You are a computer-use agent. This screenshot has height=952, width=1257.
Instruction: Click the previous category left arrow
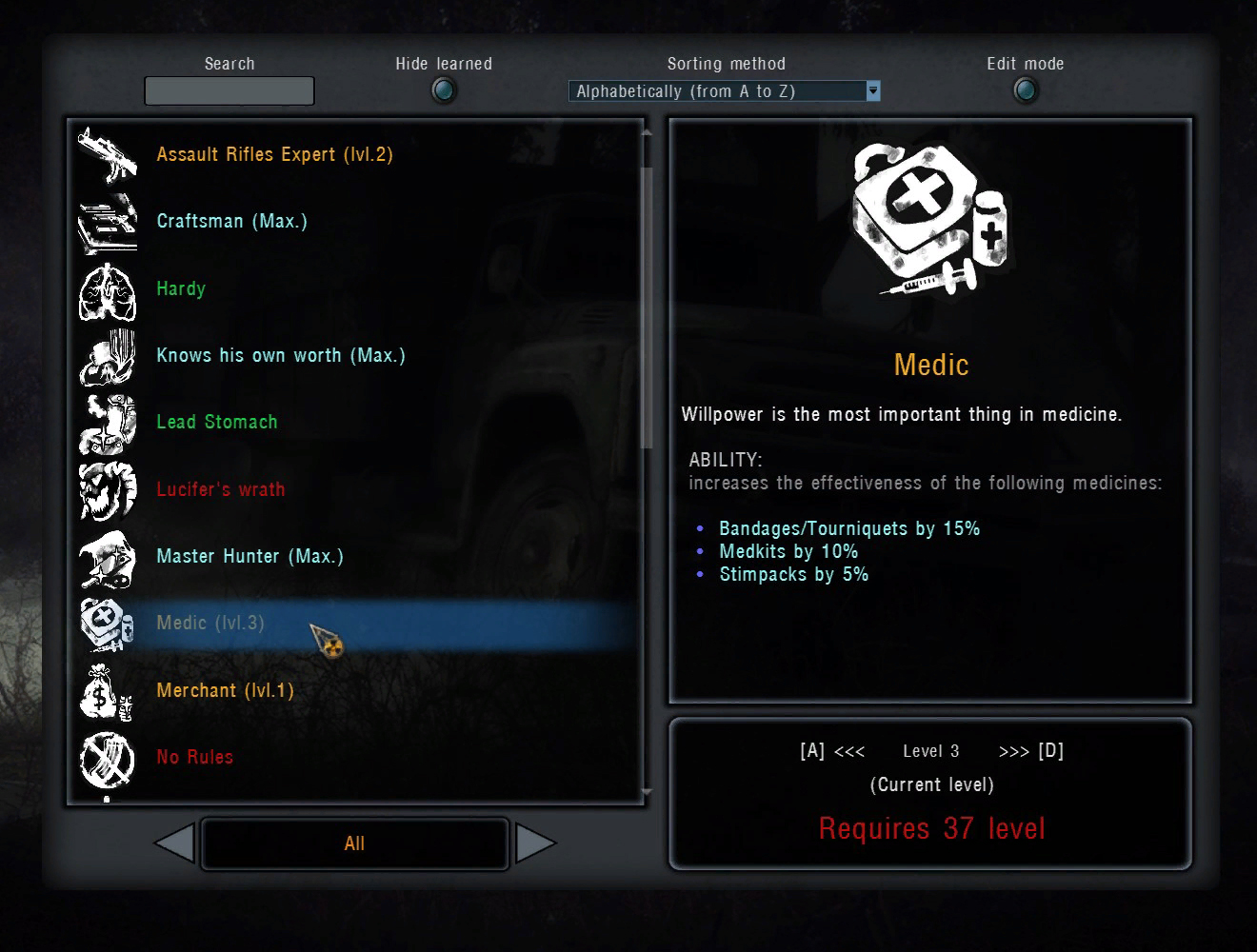pyautogui.click(x=175, y=843)
